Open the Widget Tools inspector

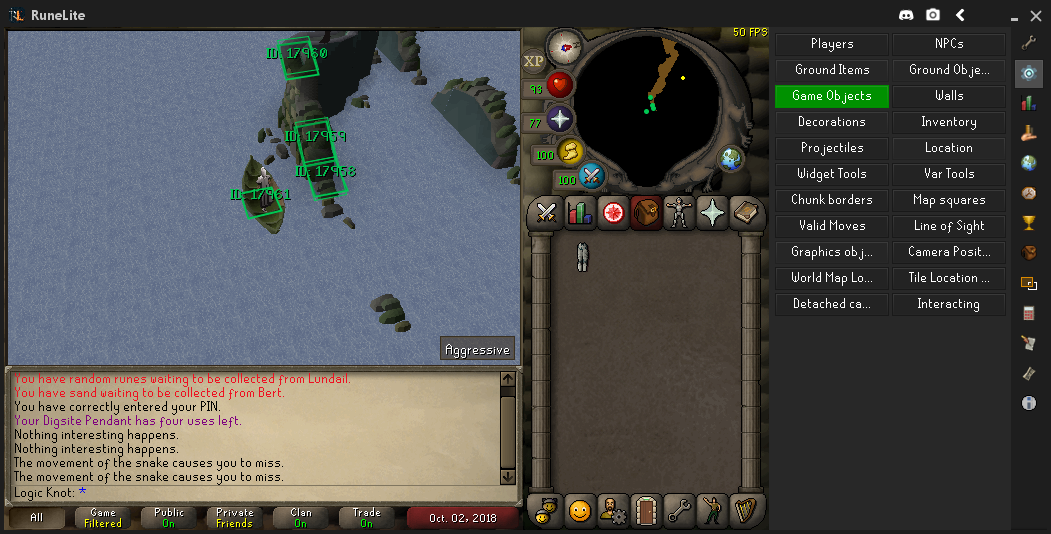831,174
